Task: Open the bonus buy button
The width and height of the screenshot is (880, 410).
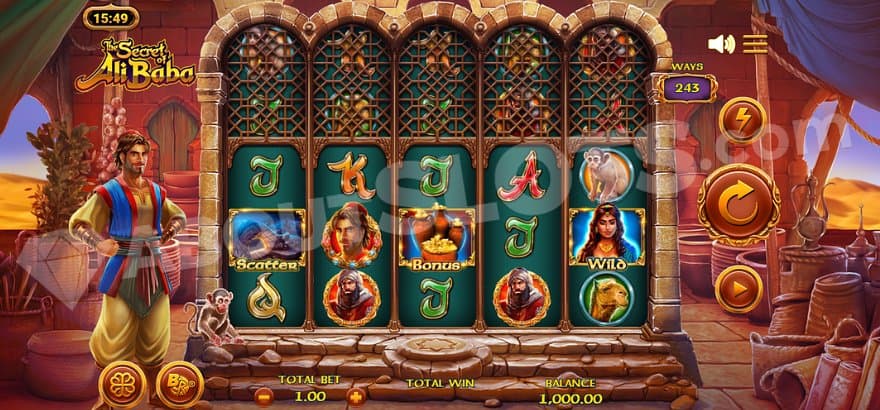Action: click(x=180, y=385)
